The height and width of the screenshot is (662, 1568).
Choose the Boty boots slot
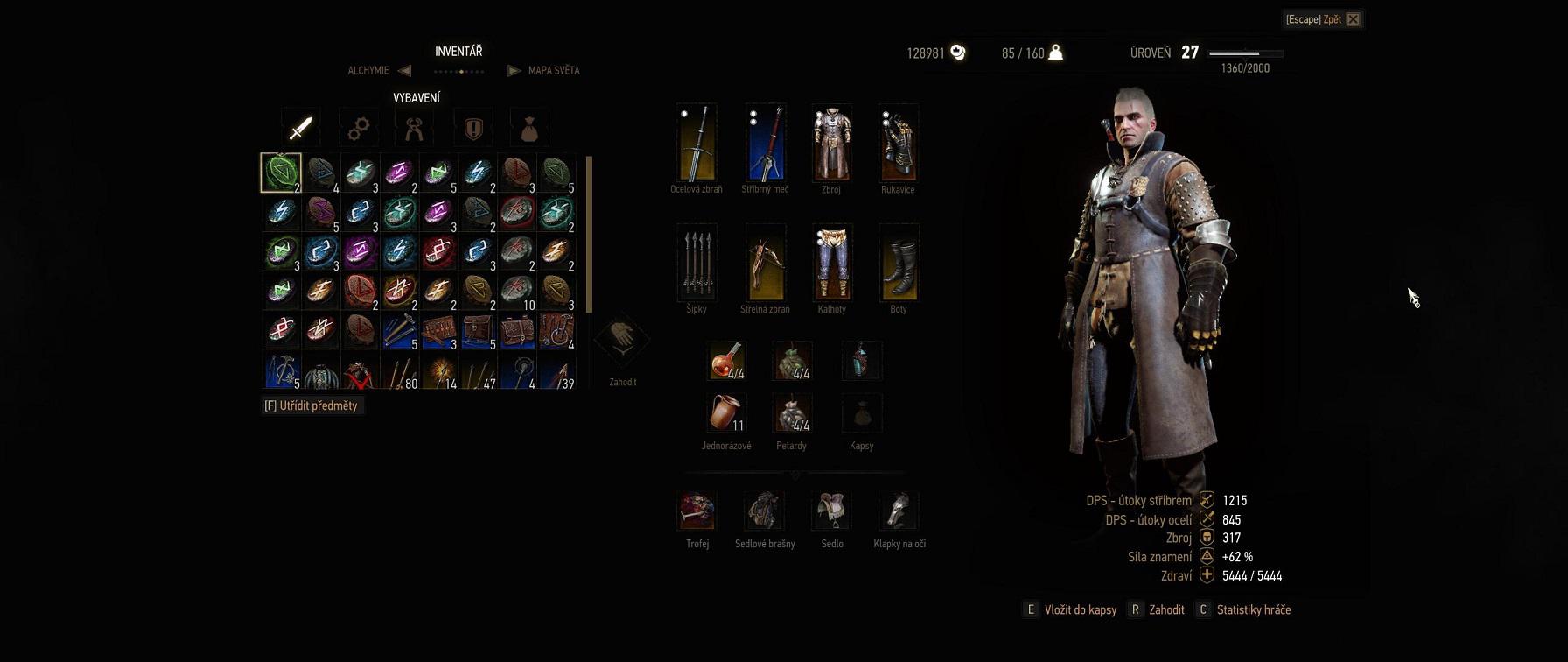click(x=899, y=263)
